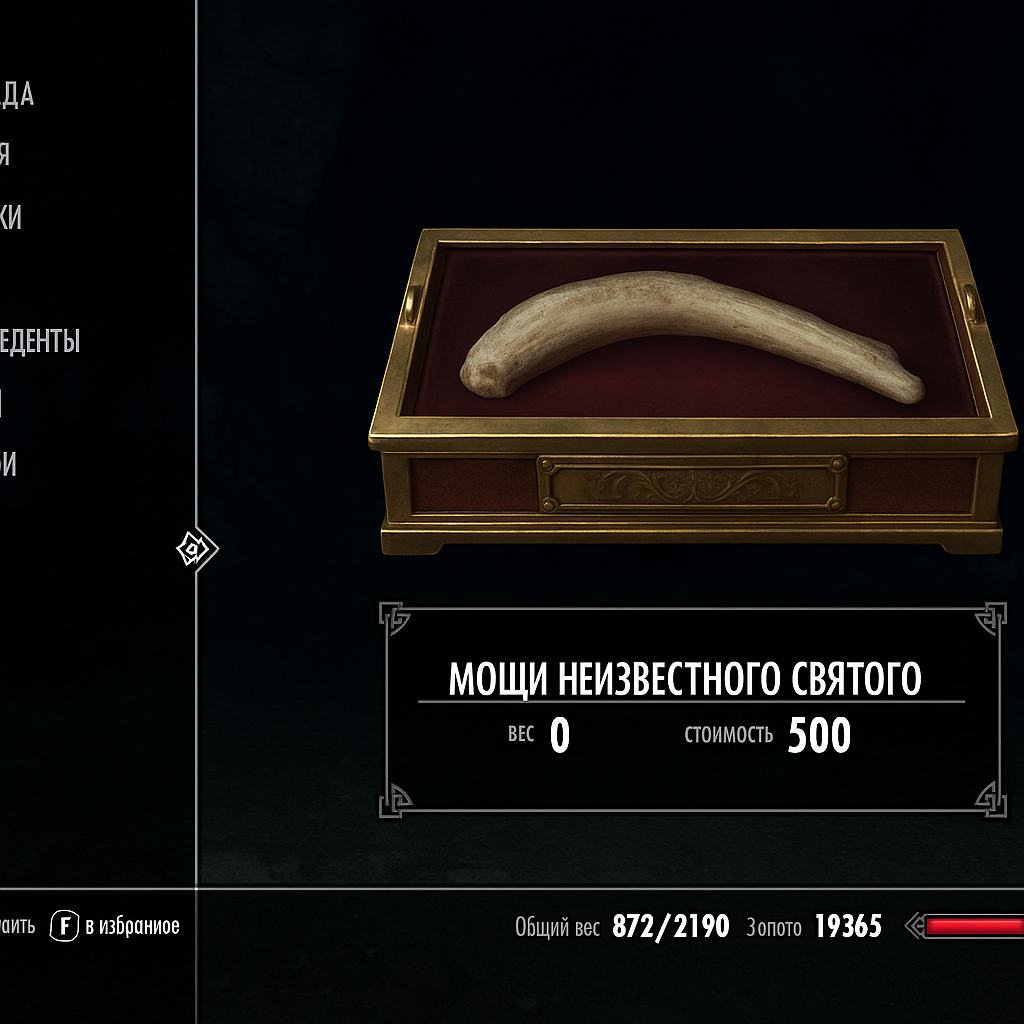Switch to the category showing only "Я"
Screen dimensions: 1024x1024
tap(5, 156)
